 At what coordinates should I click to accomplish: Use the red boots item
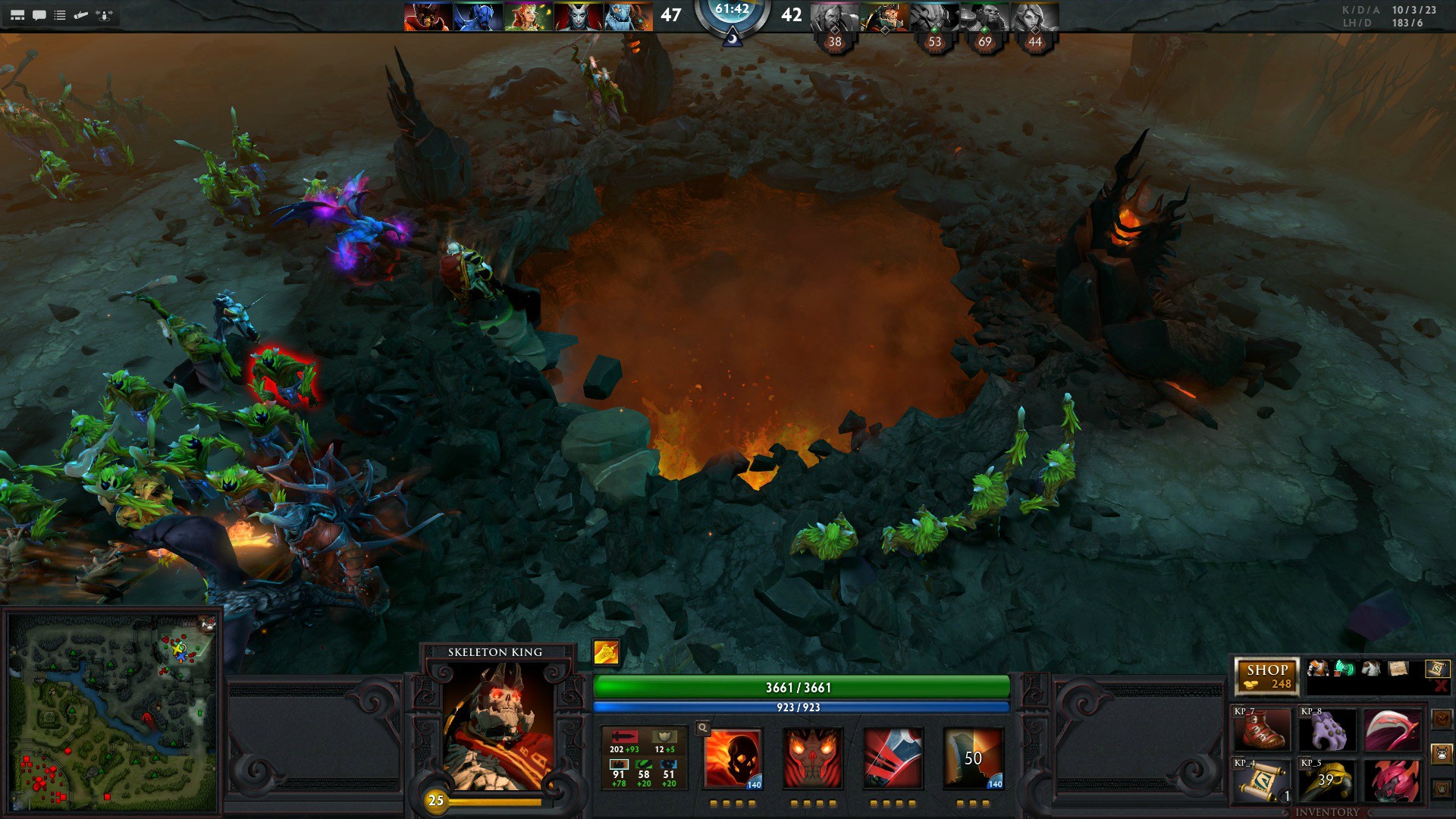[1262, 730]
